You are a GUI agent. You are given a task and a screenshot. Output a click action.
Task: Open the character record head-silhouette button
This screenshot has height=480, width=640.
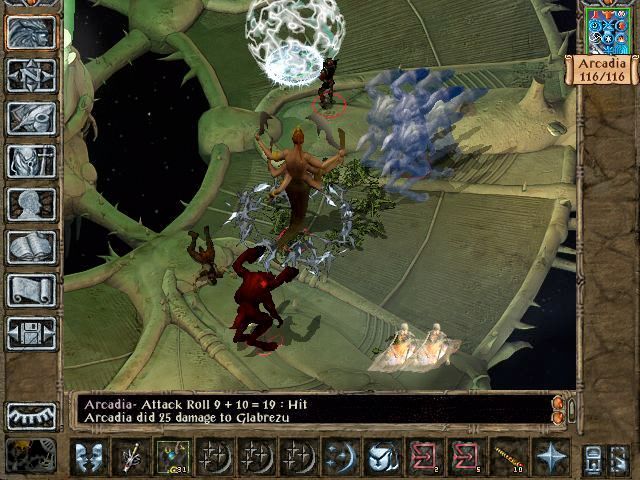(x=31, y=204)
